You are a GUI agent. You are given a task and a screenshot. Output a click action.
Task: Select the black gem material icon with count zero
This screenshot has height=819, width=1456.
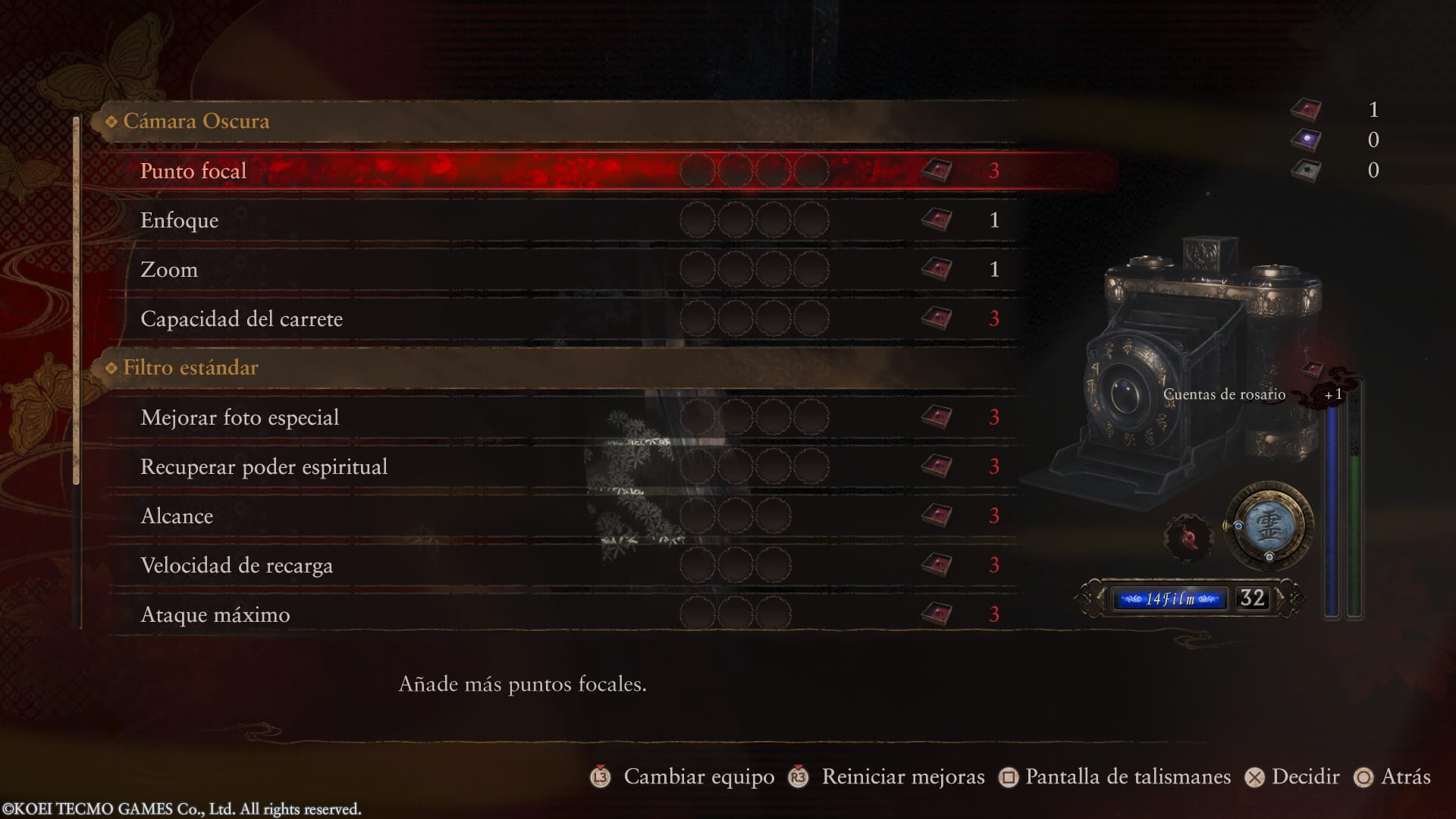1307,171
